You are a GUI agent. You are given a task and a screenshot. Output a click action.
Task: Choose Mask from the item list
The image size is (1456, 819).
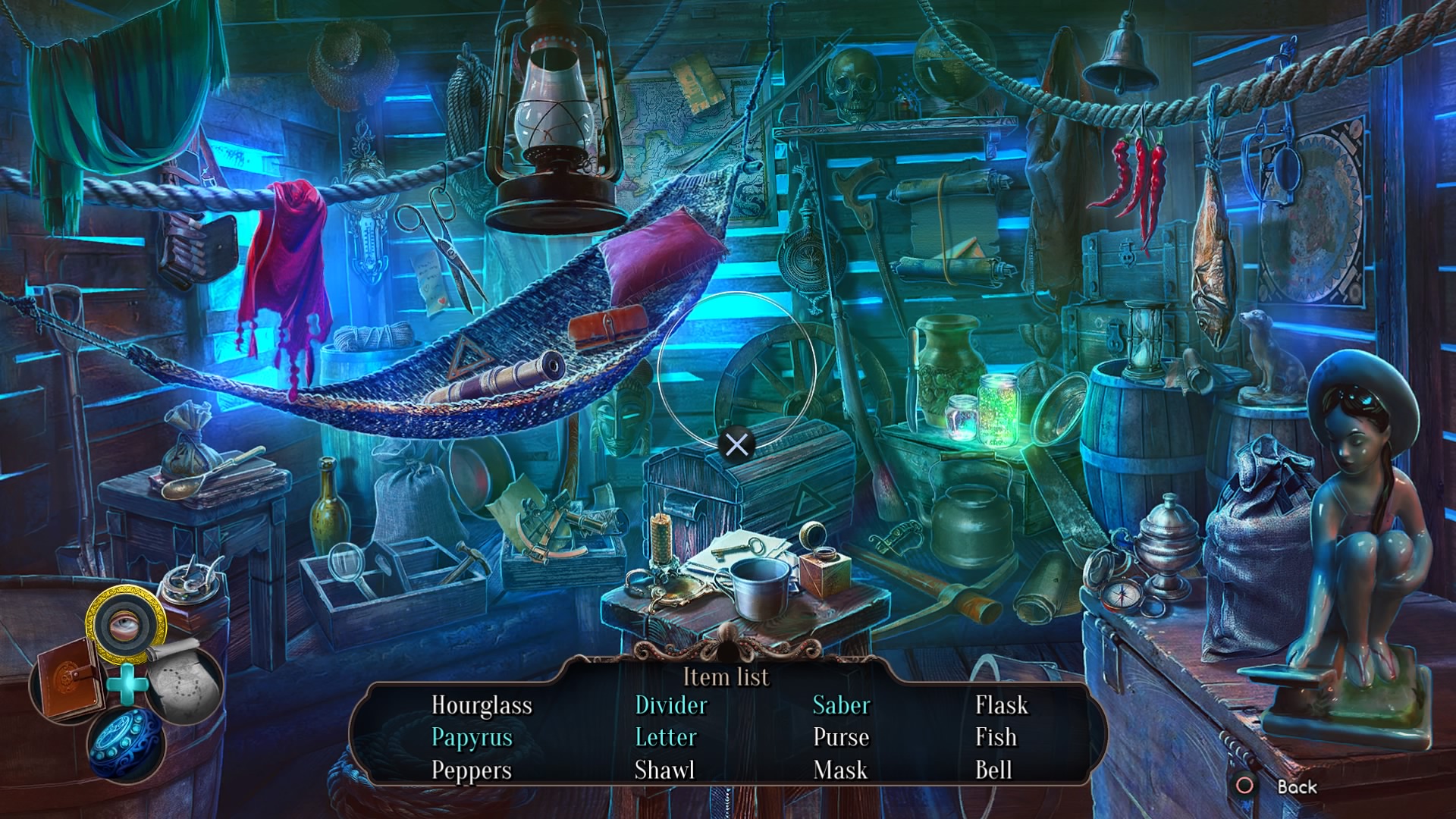click(840, 770)
